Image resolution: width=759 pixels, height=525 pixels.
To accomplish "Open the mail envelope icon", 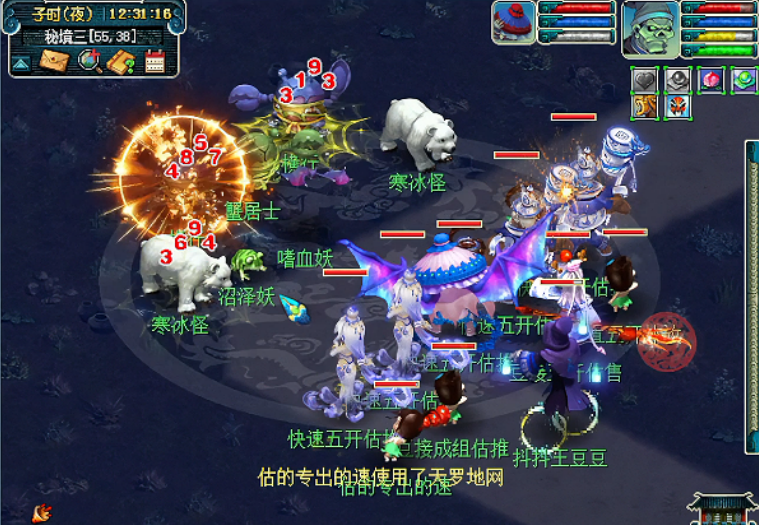I will click(x=54, y=62).
